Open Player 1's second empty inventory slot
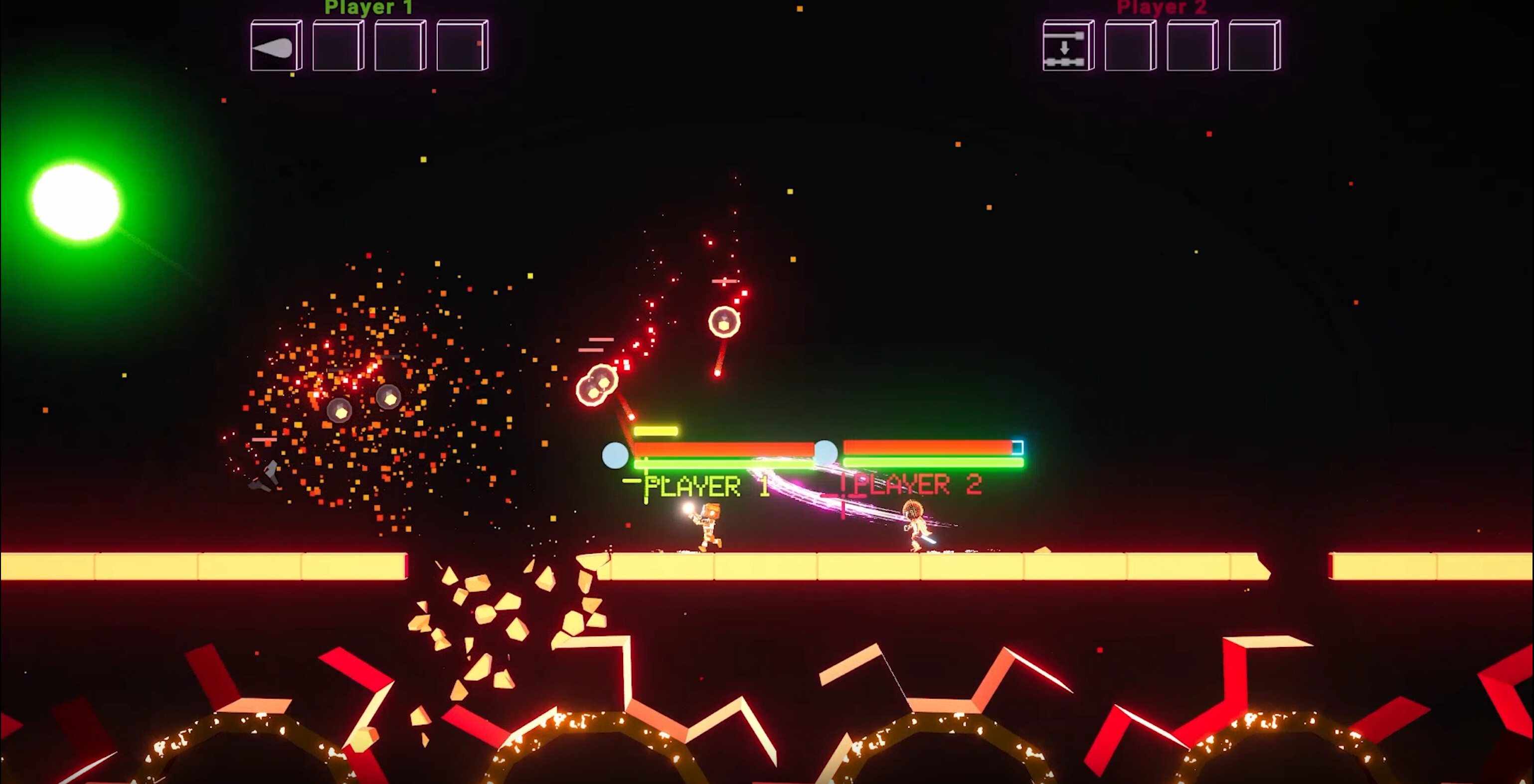Image resolution: width=1534 pixels, height=784 pixels. coord(338,47)
